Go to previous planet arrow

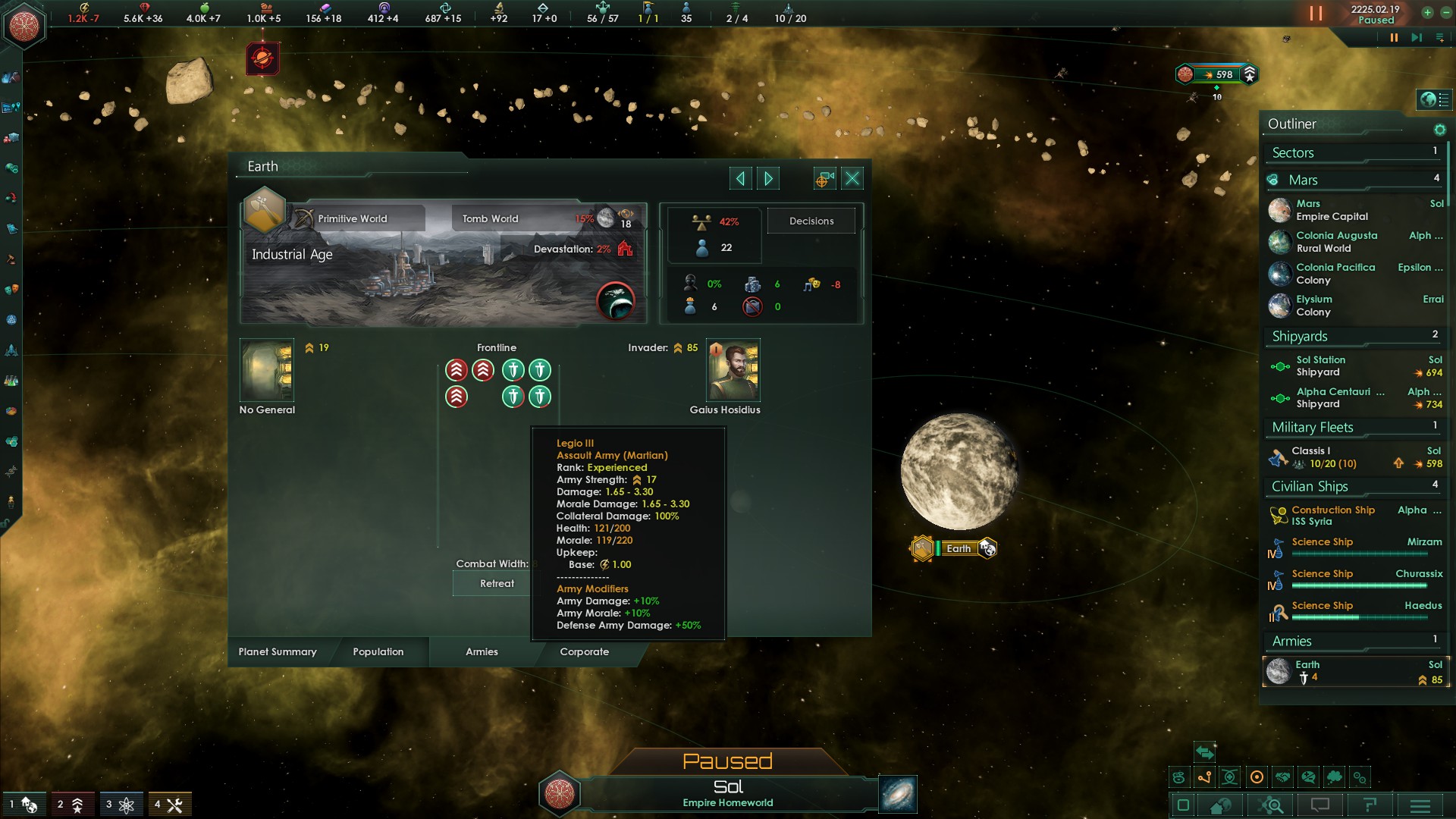point(740,179)
